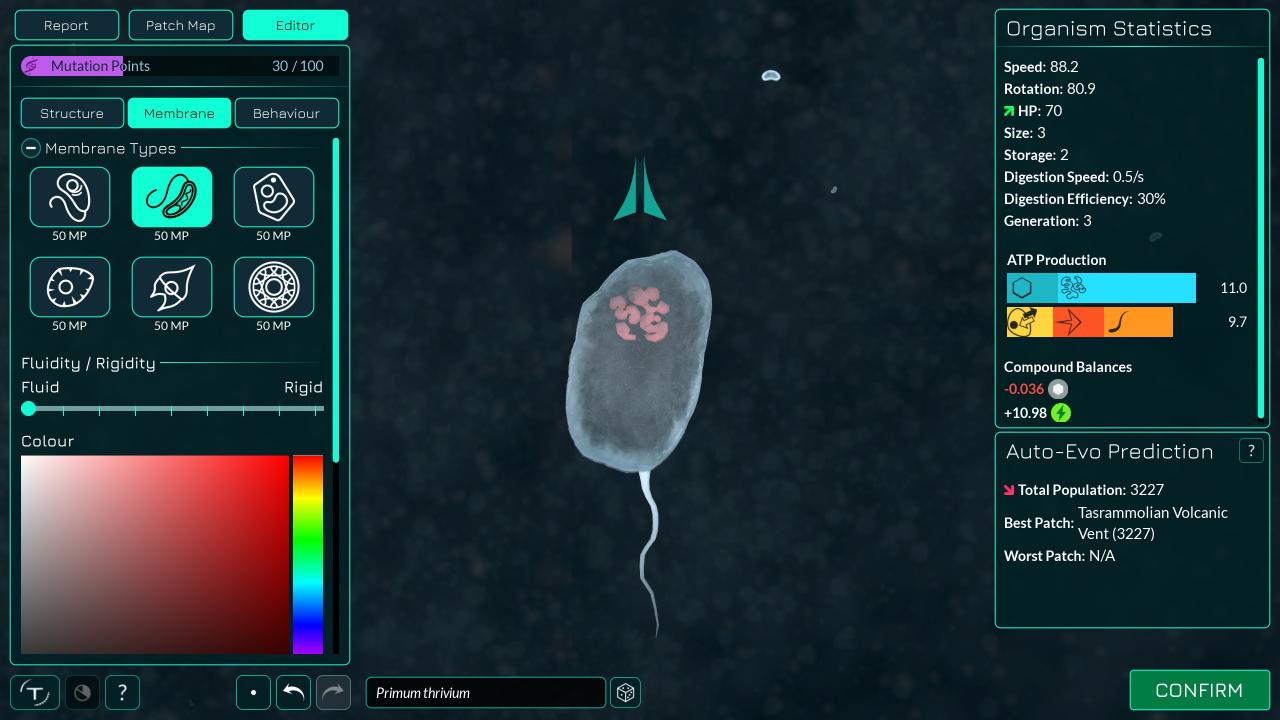Show the Behaviour sub-tab
The width and height of the screenshot is (1280, 720).
click(x=286, y=113)
